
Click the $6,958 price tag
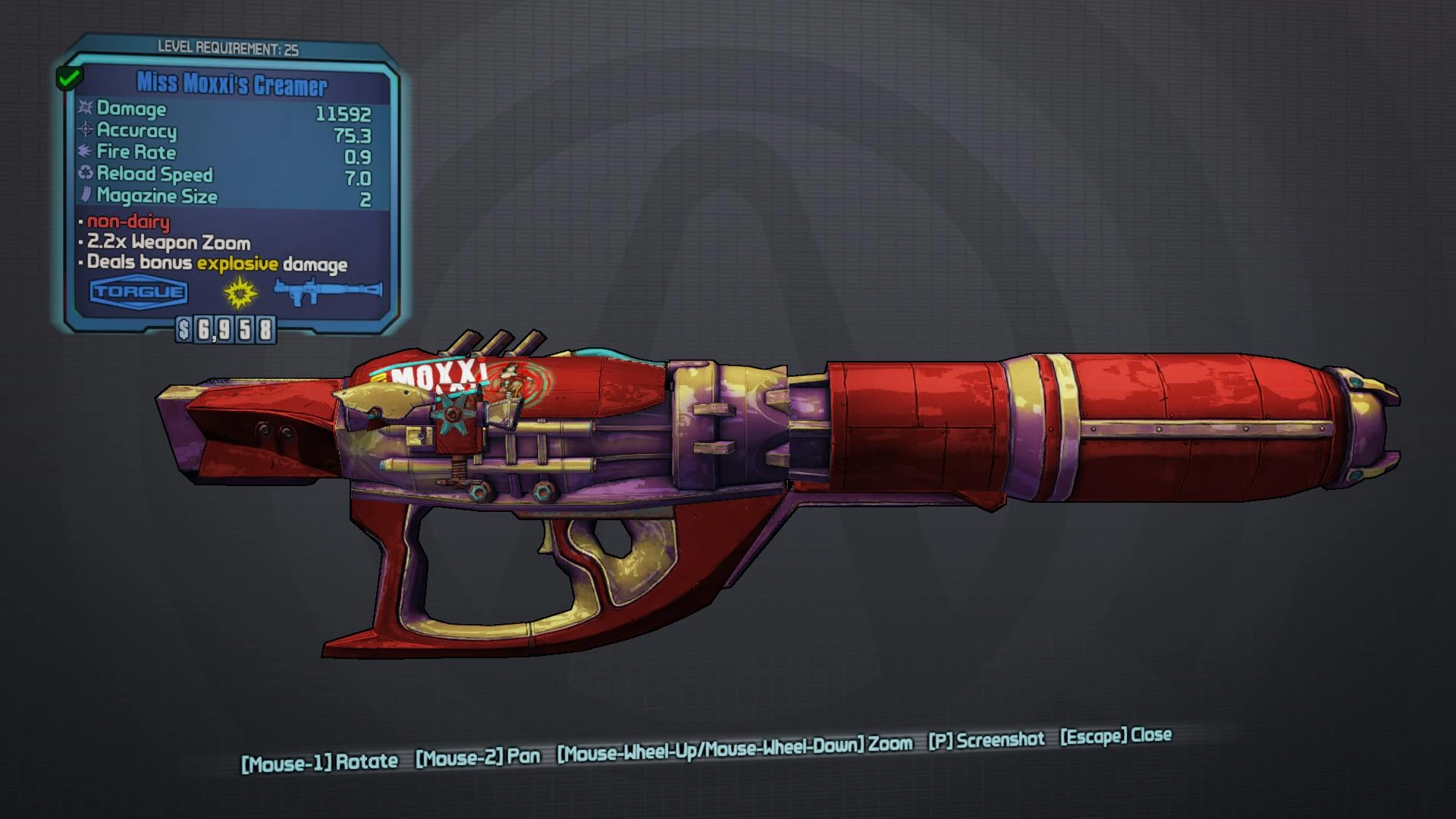click(x=225, y=331)
